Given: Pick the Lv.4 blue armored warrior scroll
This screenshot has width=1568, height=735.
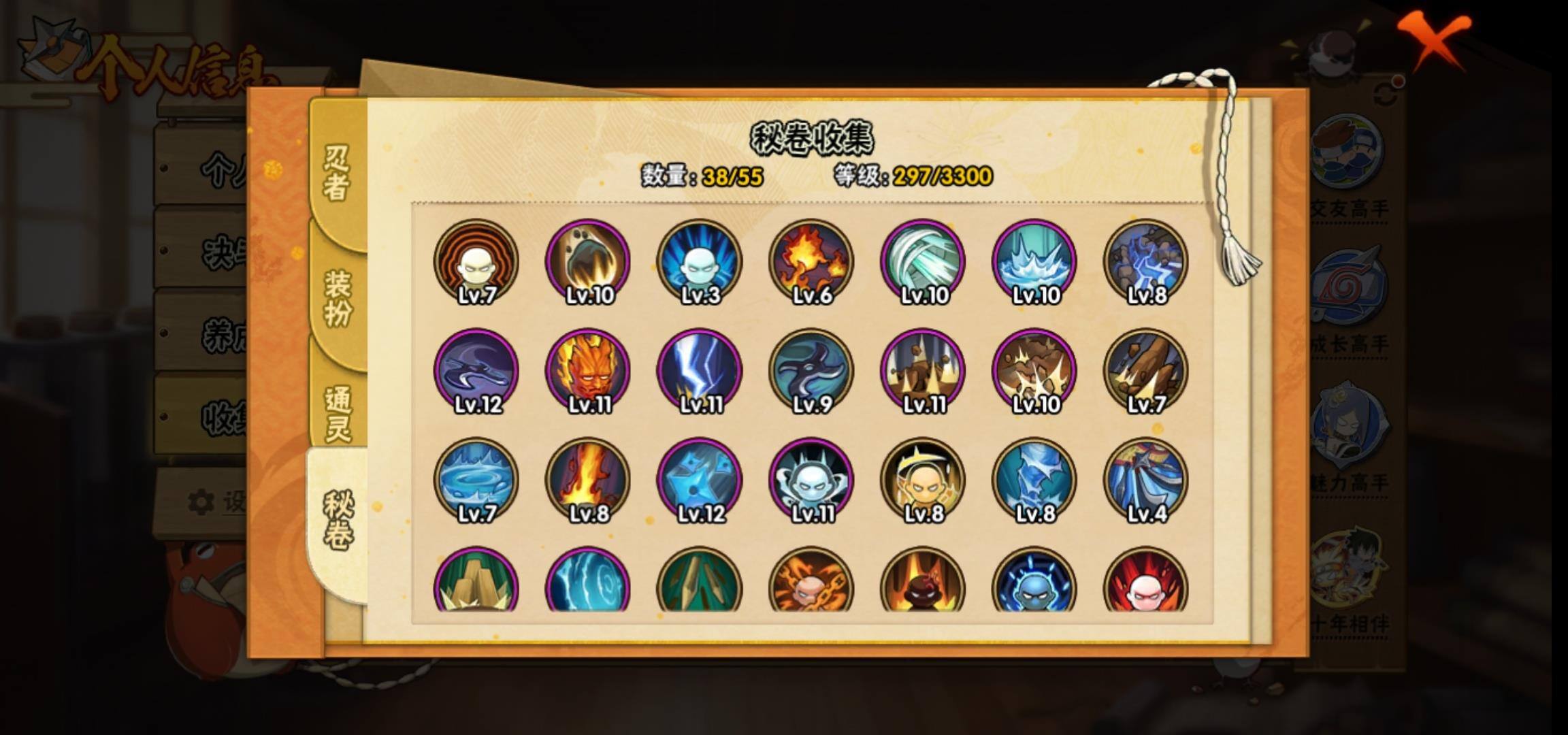Looking at the screenshot, I should click(1146, 480).
